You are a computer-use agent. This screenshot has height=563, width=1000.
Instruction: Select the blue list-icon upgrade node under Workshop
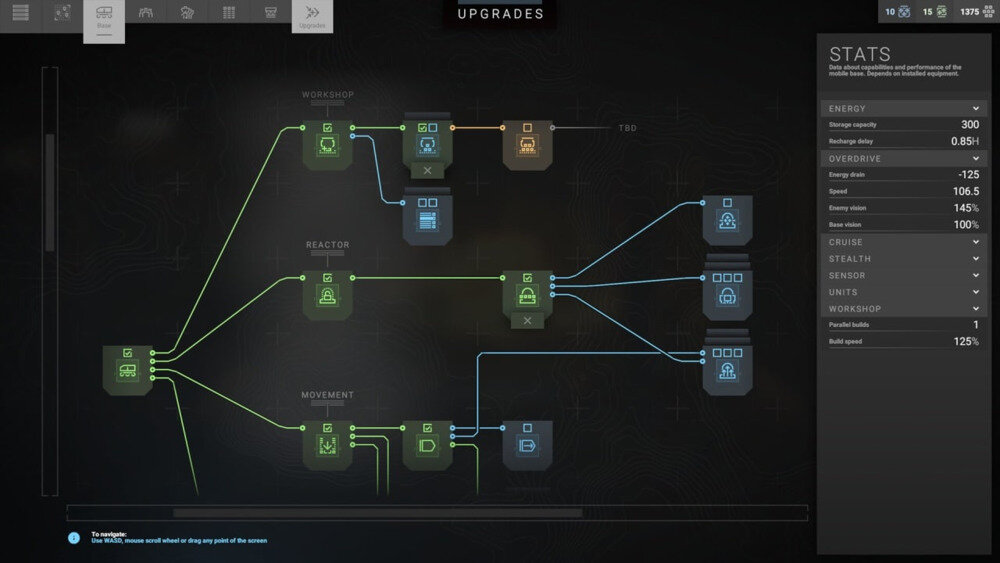(427, 219)
